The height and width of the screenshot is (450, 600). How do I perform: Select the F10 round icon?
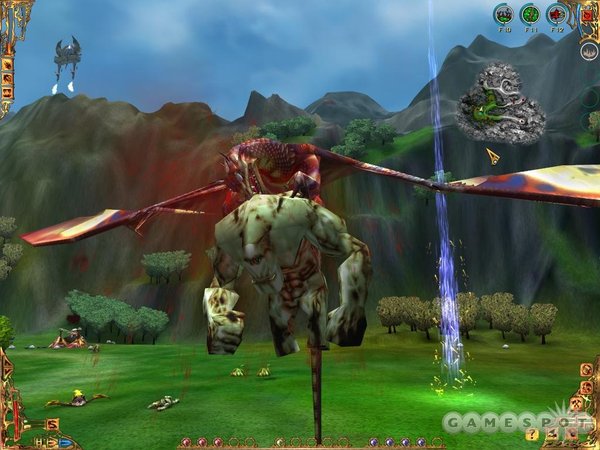tap(505, 14)
